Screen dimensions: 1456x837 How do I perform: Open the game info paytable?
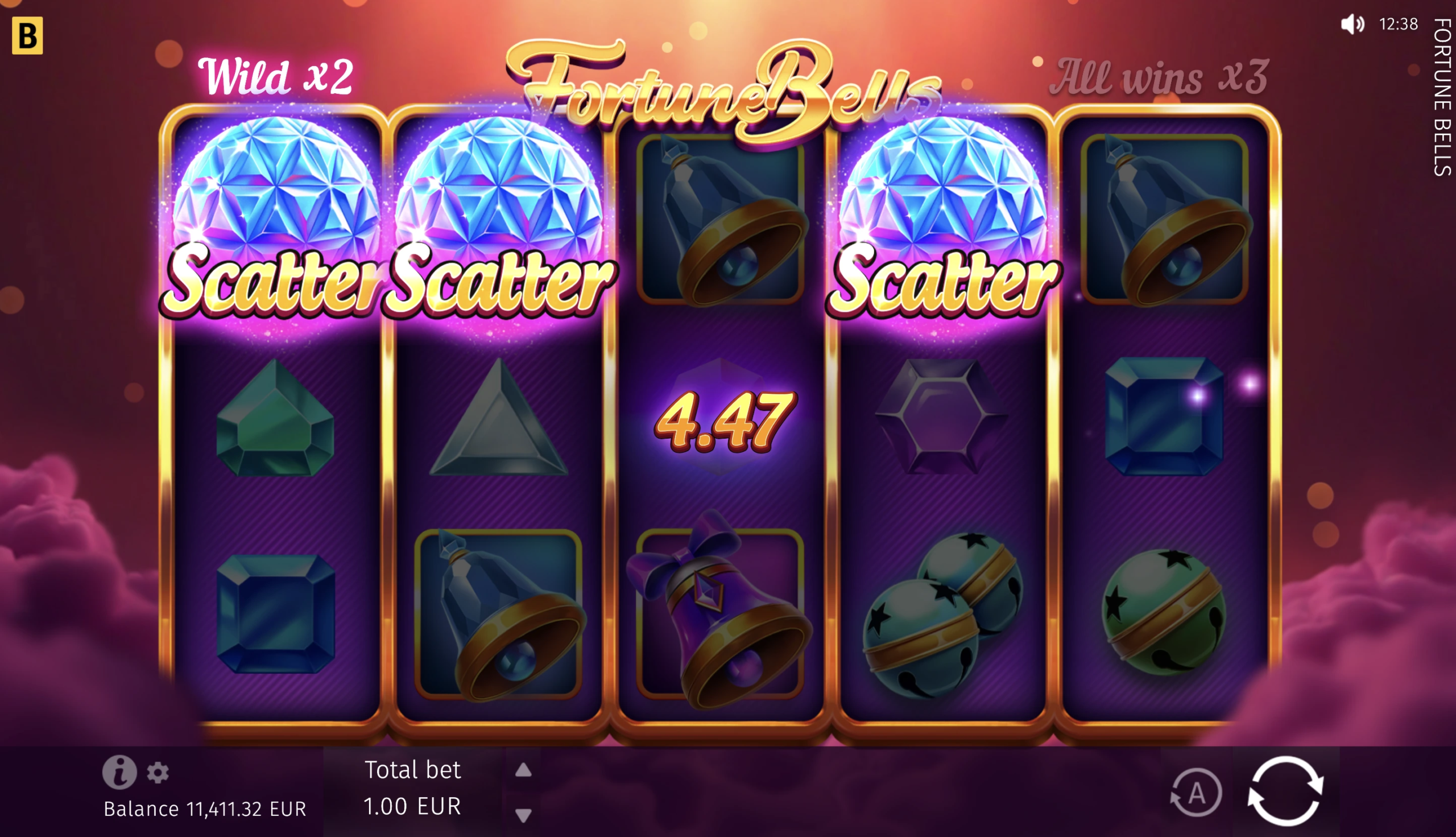coord(119,772)
